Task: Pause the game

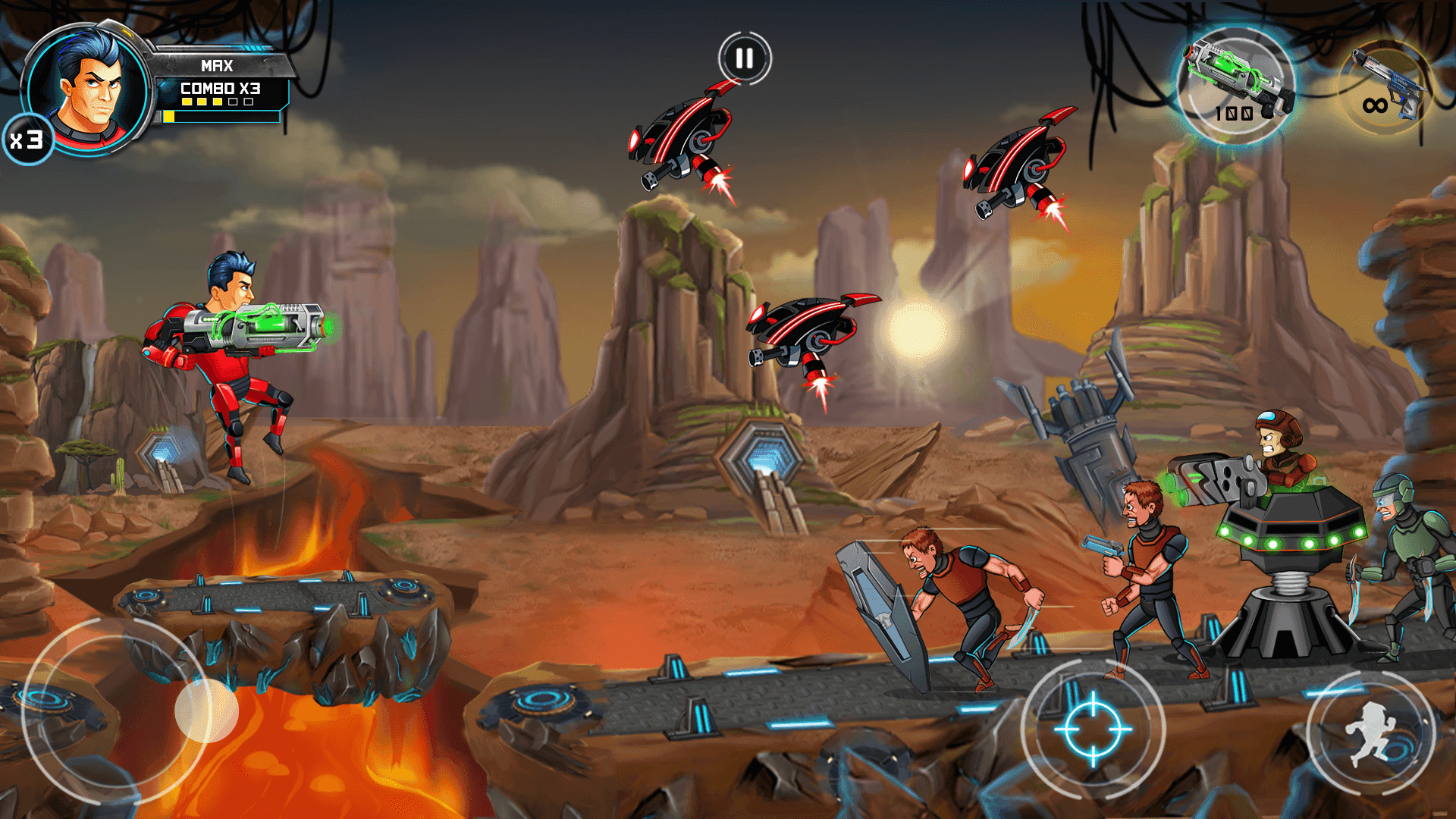Action: [744, 58]
